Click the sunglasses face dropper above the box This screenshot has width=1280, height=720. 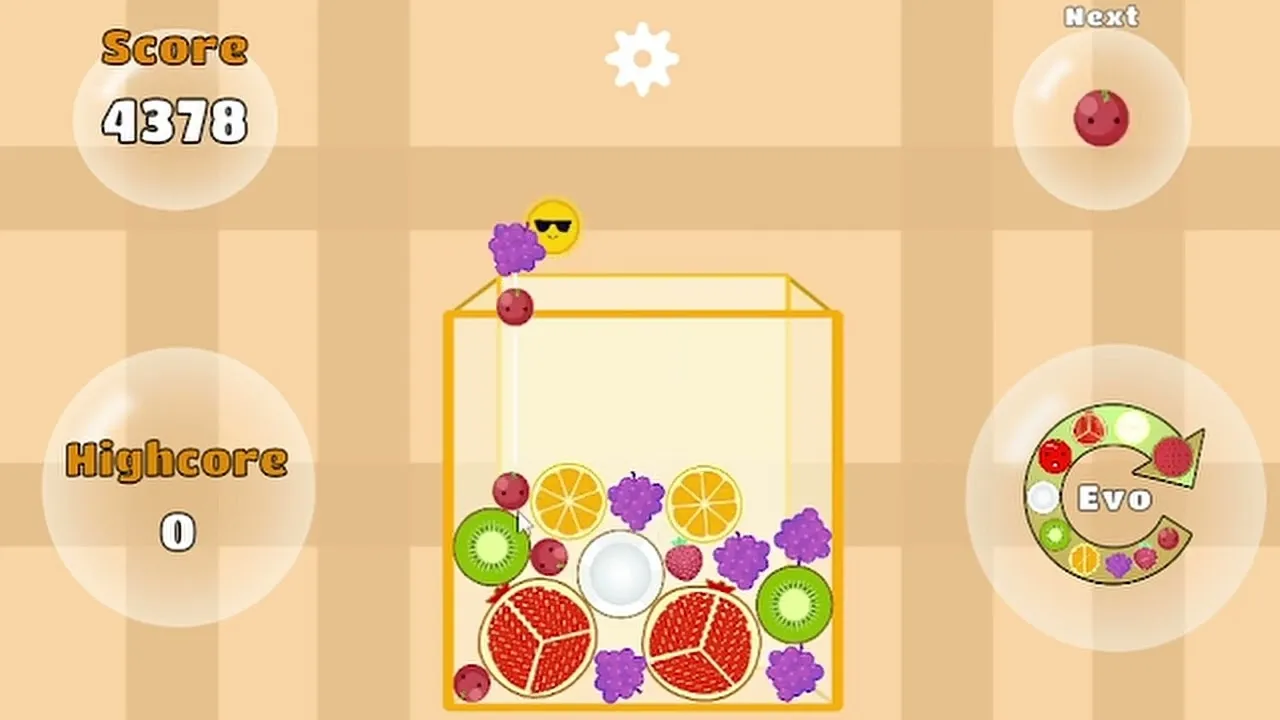(551, 226)
